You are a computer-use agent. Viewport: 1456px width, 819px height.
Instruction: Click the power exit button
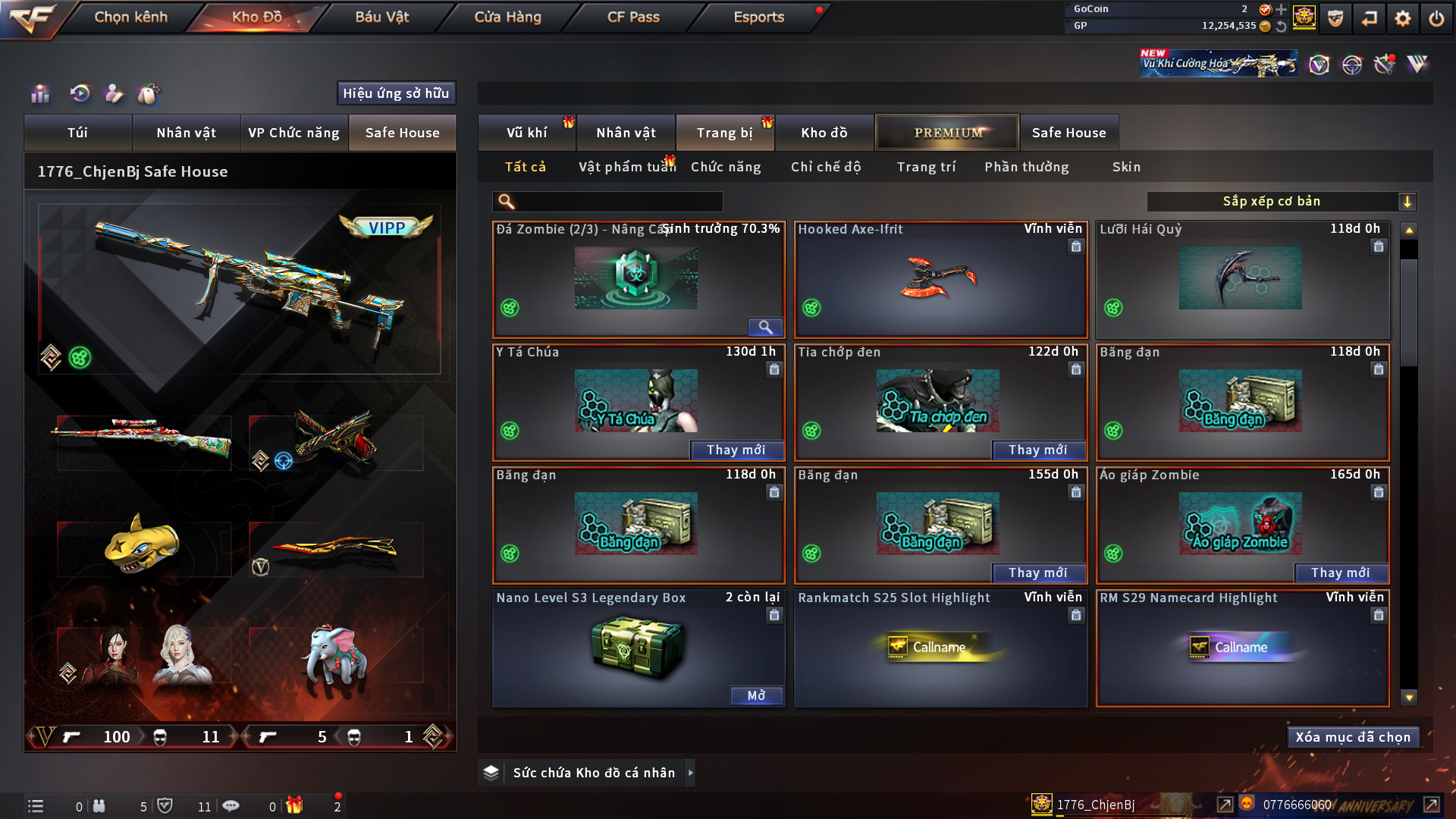coord(1436,18)
